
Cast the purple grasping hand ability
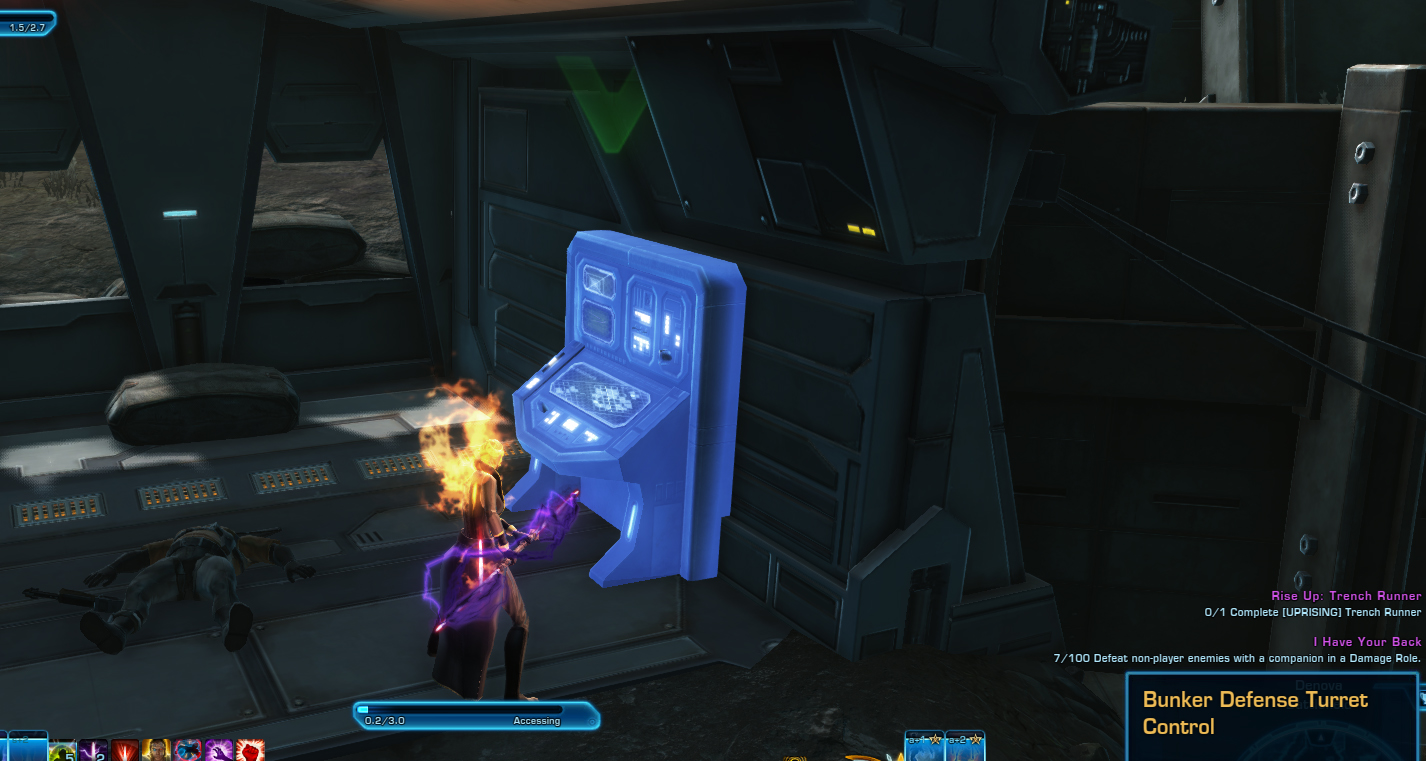(x=218, y=751)
